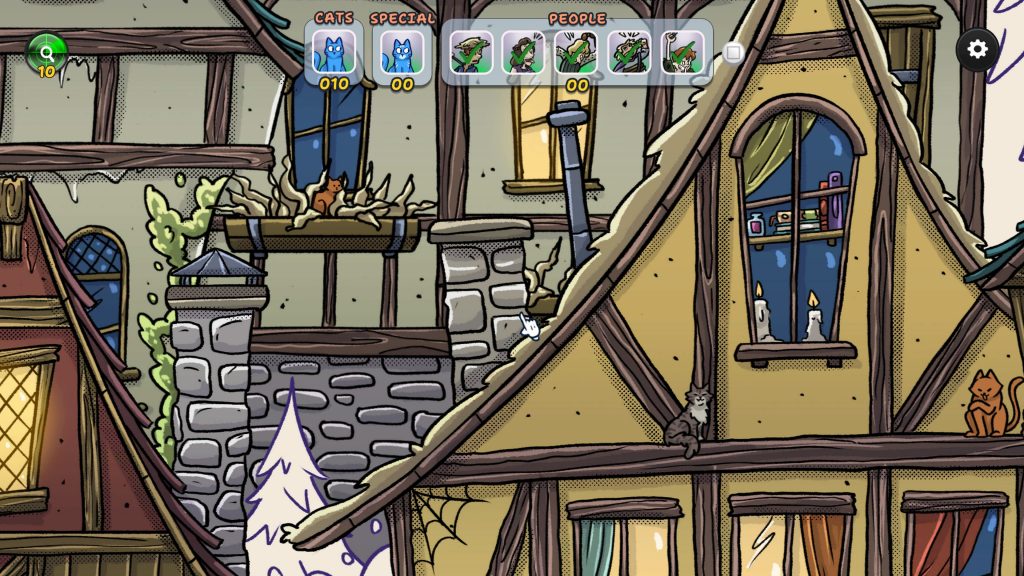Click the red-haired person raising a fist
The width and height of the screenshot is (1024, 576).
point(682,52)
